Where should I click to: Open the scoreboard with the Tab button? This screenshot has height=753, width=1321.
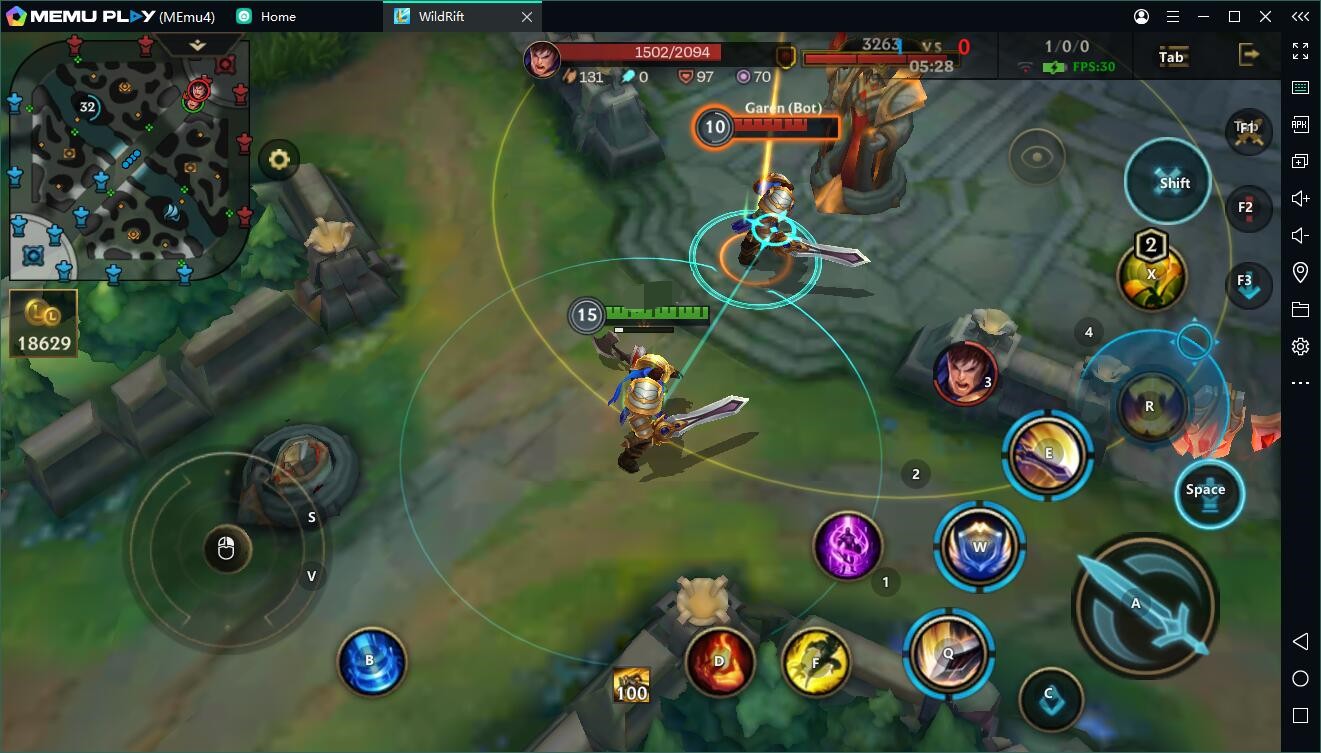1171,56
